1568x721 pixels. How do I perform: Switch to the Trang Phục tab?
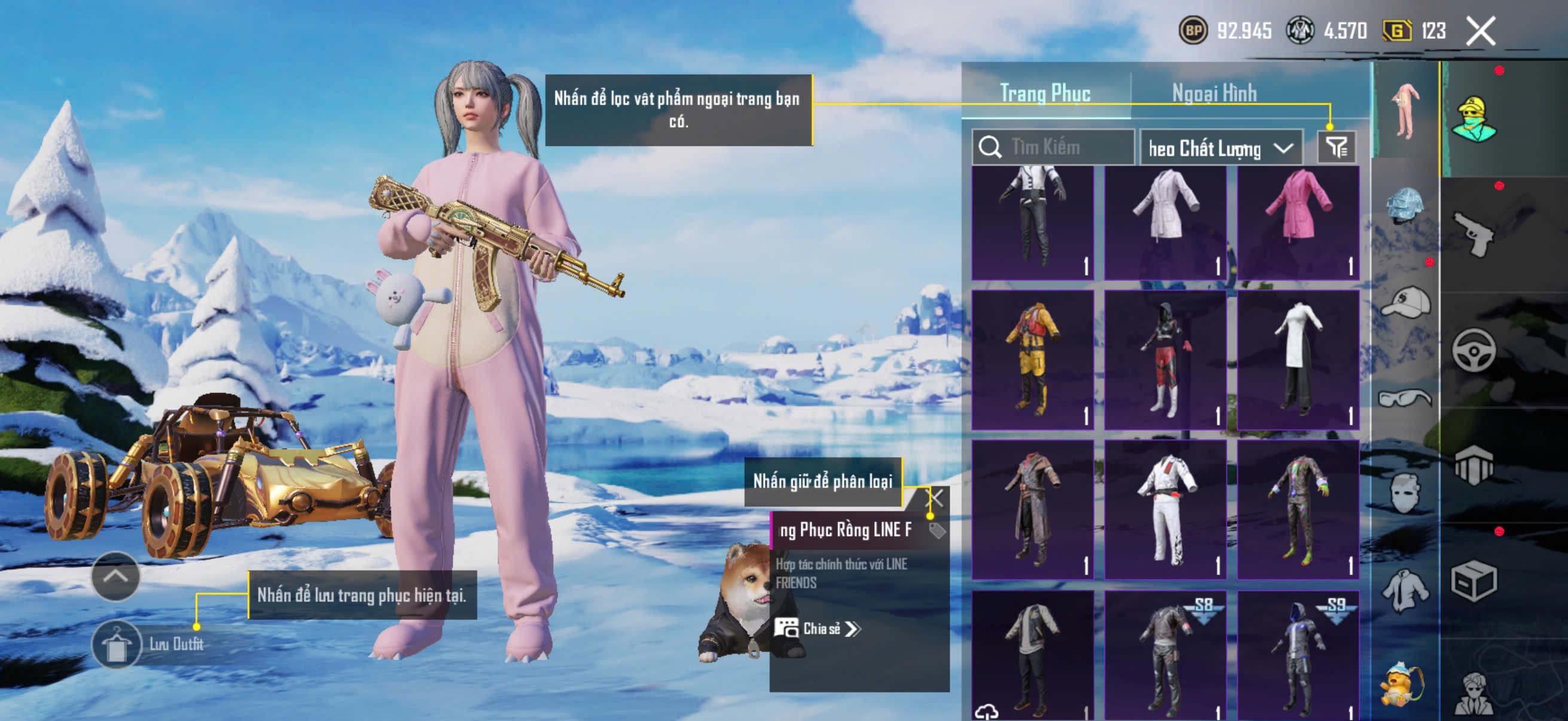click(1045, 94)
